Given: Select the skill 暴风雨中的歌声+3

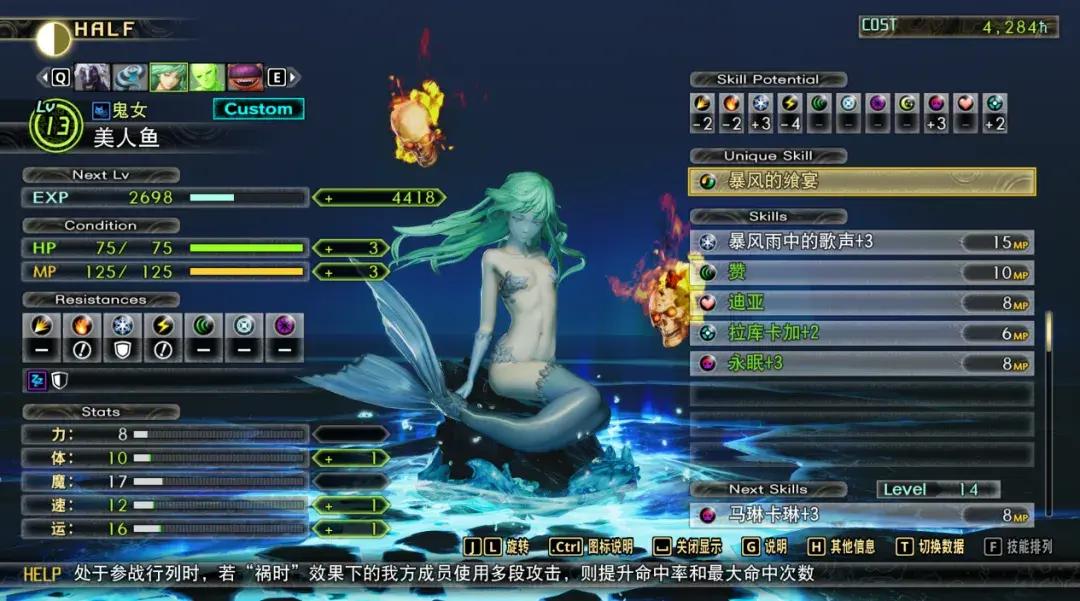Looking at the screenshot, I should (x=862, y=242).
